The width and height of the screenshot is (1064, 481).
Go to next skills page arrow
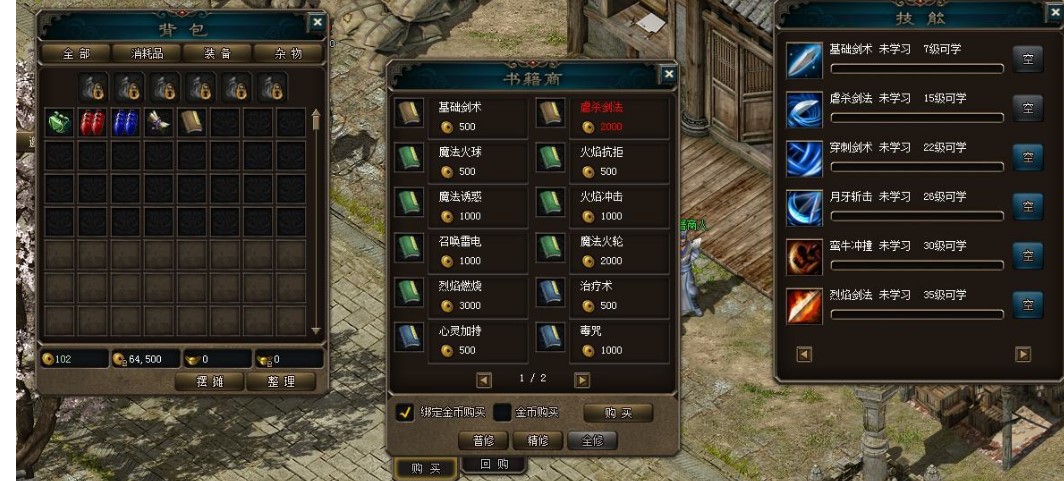click(1023, 353)
